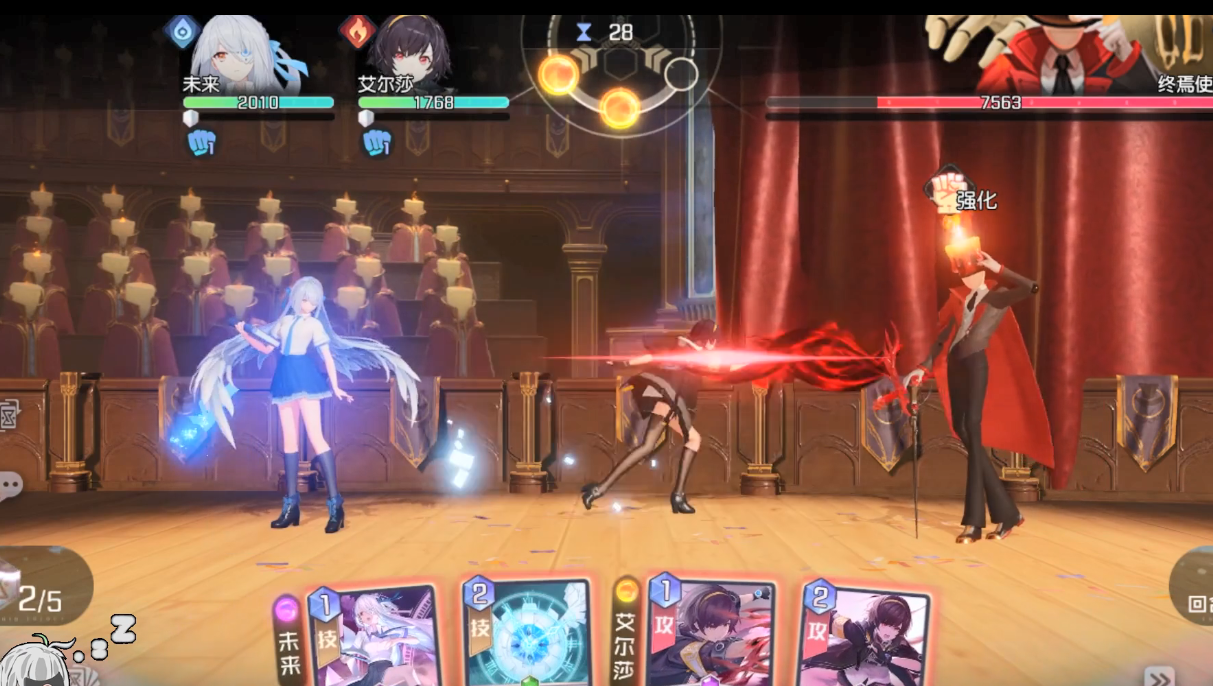This screenshot has height=686, width=1213.
Task: Toggle the double-arrow fast-forward button
Action: (x=1158, y=676)
